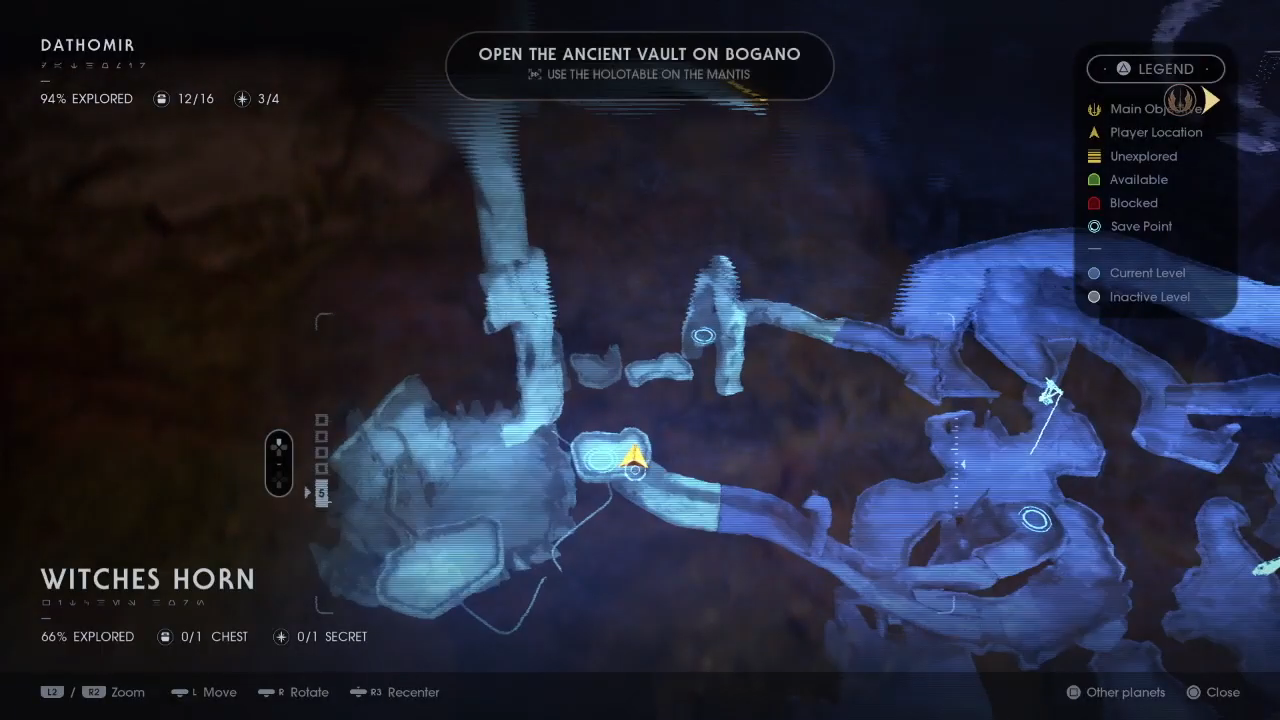Expand the topmost level on the floor selector
This screenshot has width=1280, height=720.
coord(321,420)
